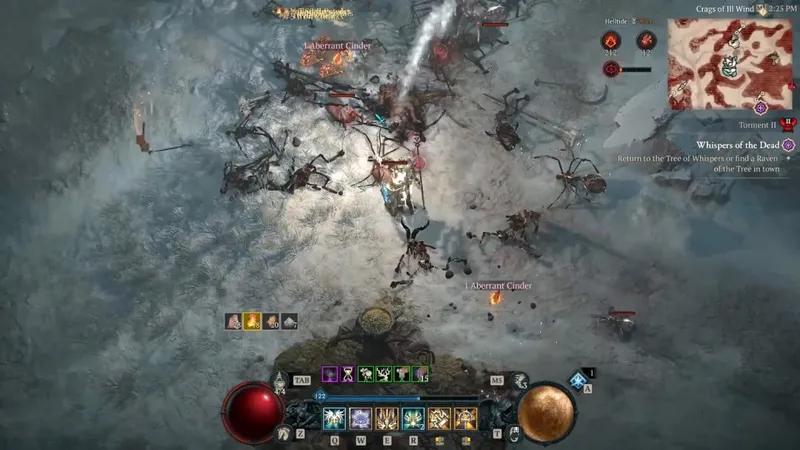
Task: Select the highlighted flame item in the small bar
Action: click(252, 322)
